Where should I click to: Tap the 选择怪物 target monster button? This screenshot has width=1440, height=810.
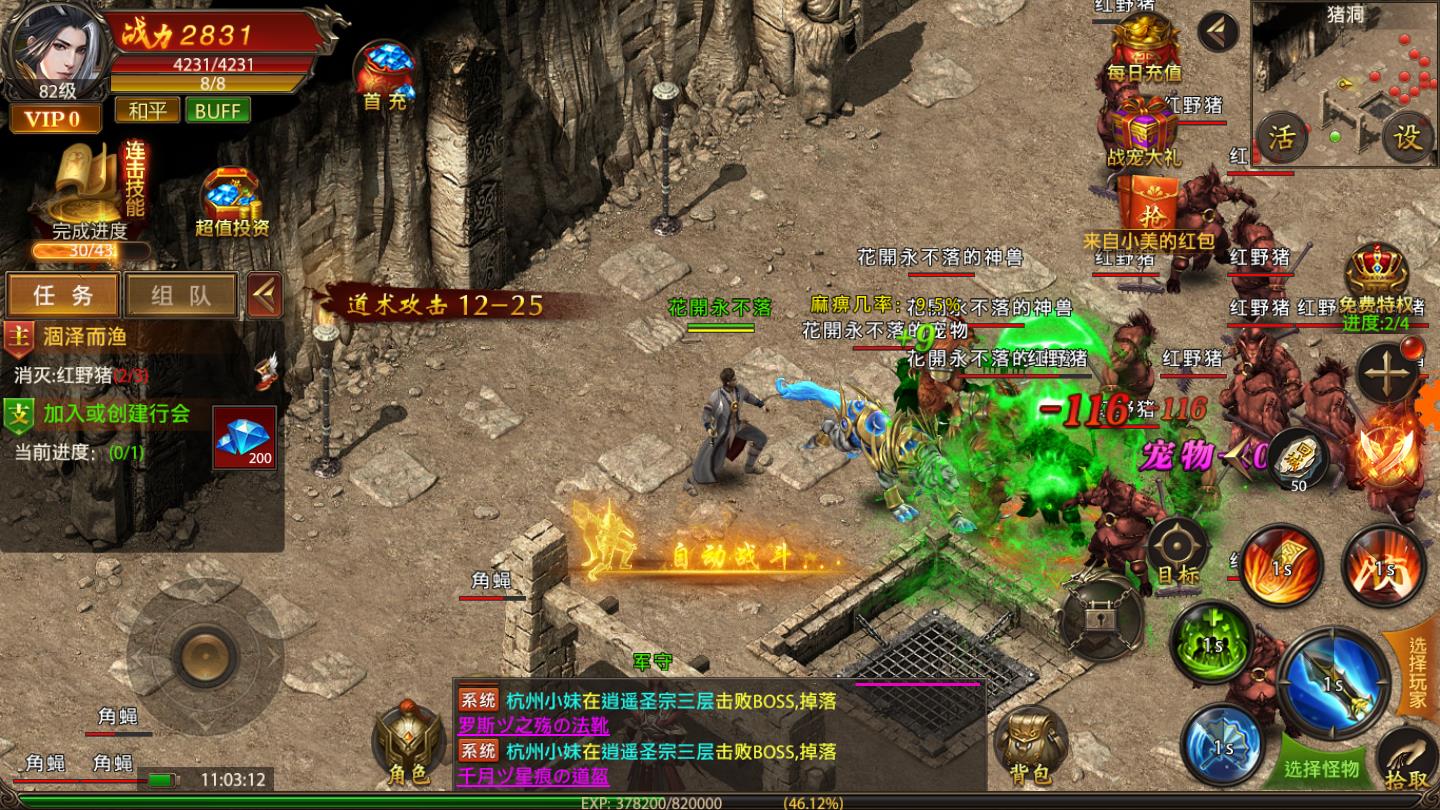coord(1322,768)
